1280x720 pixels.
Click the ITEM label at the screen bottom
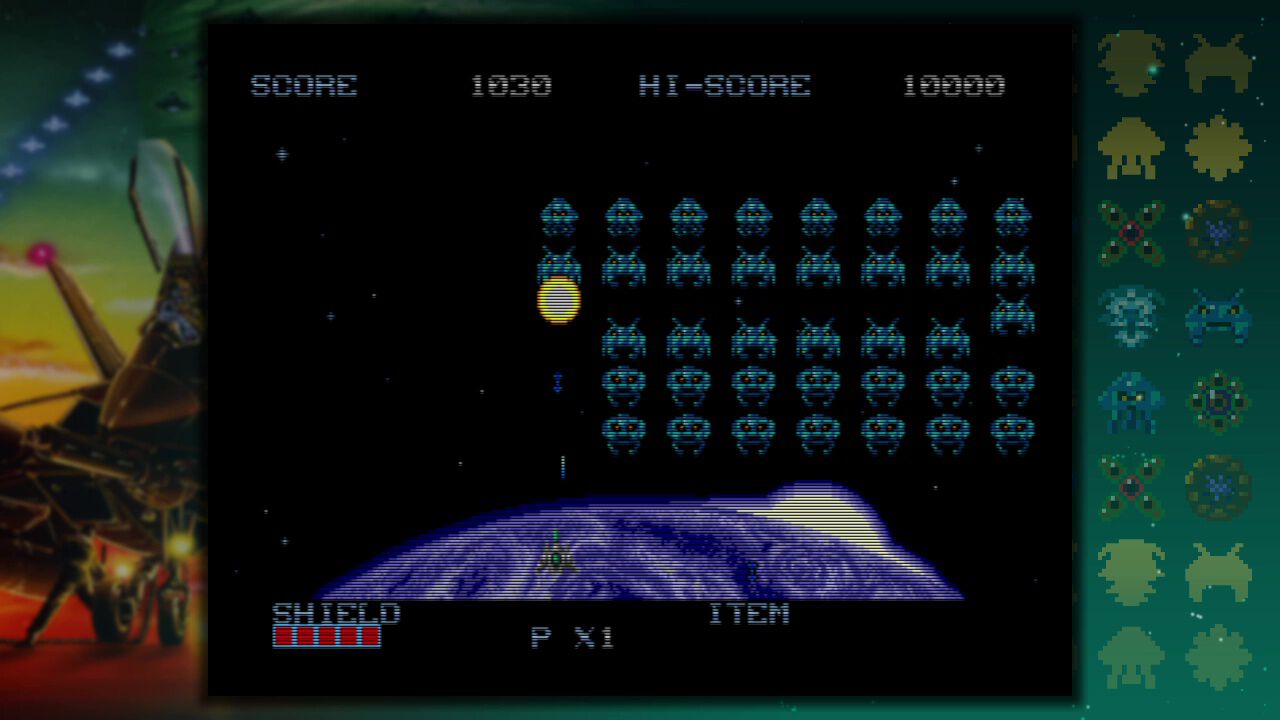pyautogui.click(x=752, y=614)
